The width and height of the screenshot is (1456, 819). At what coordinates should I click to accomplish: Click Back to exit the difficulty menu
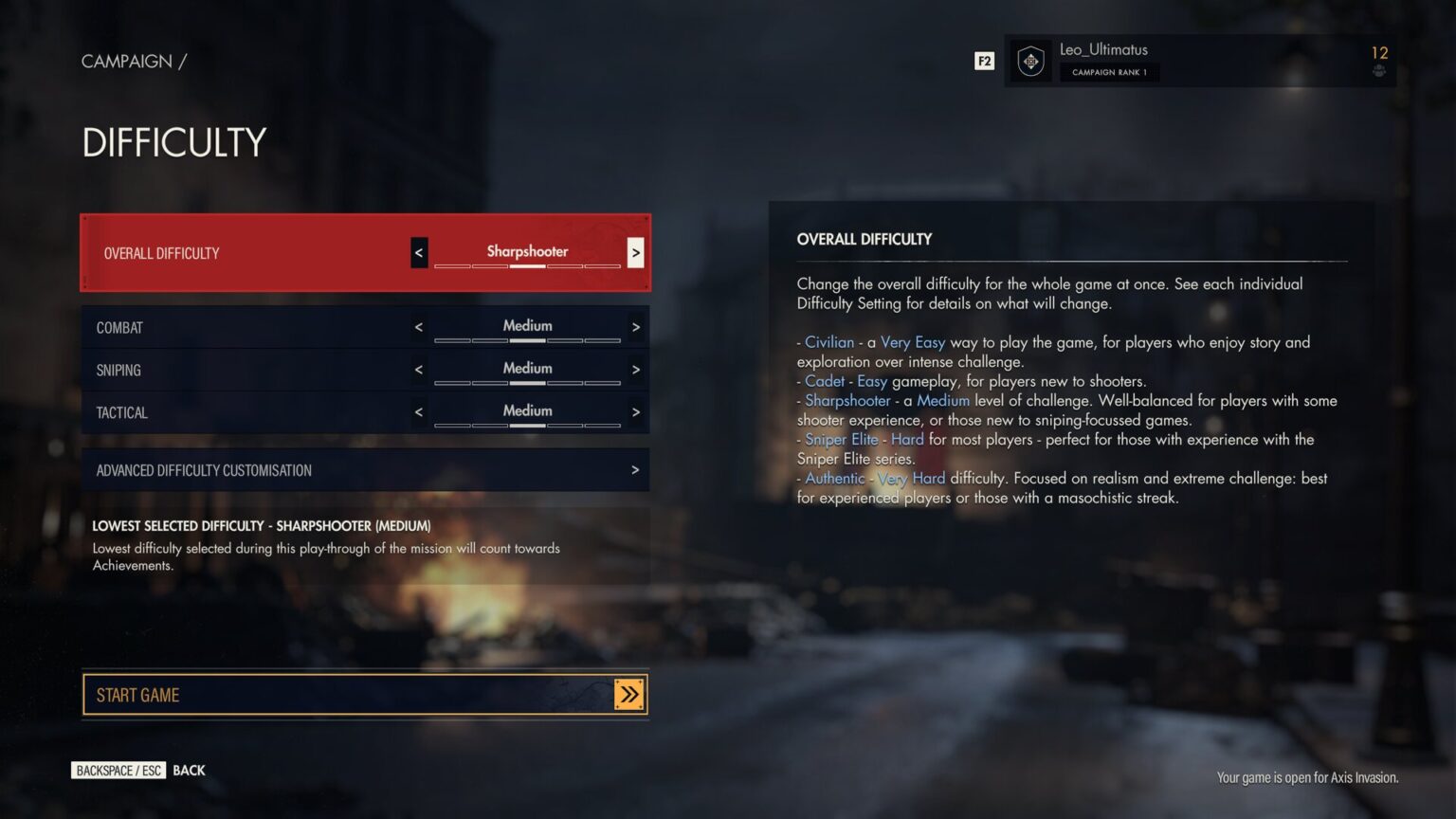188,770
